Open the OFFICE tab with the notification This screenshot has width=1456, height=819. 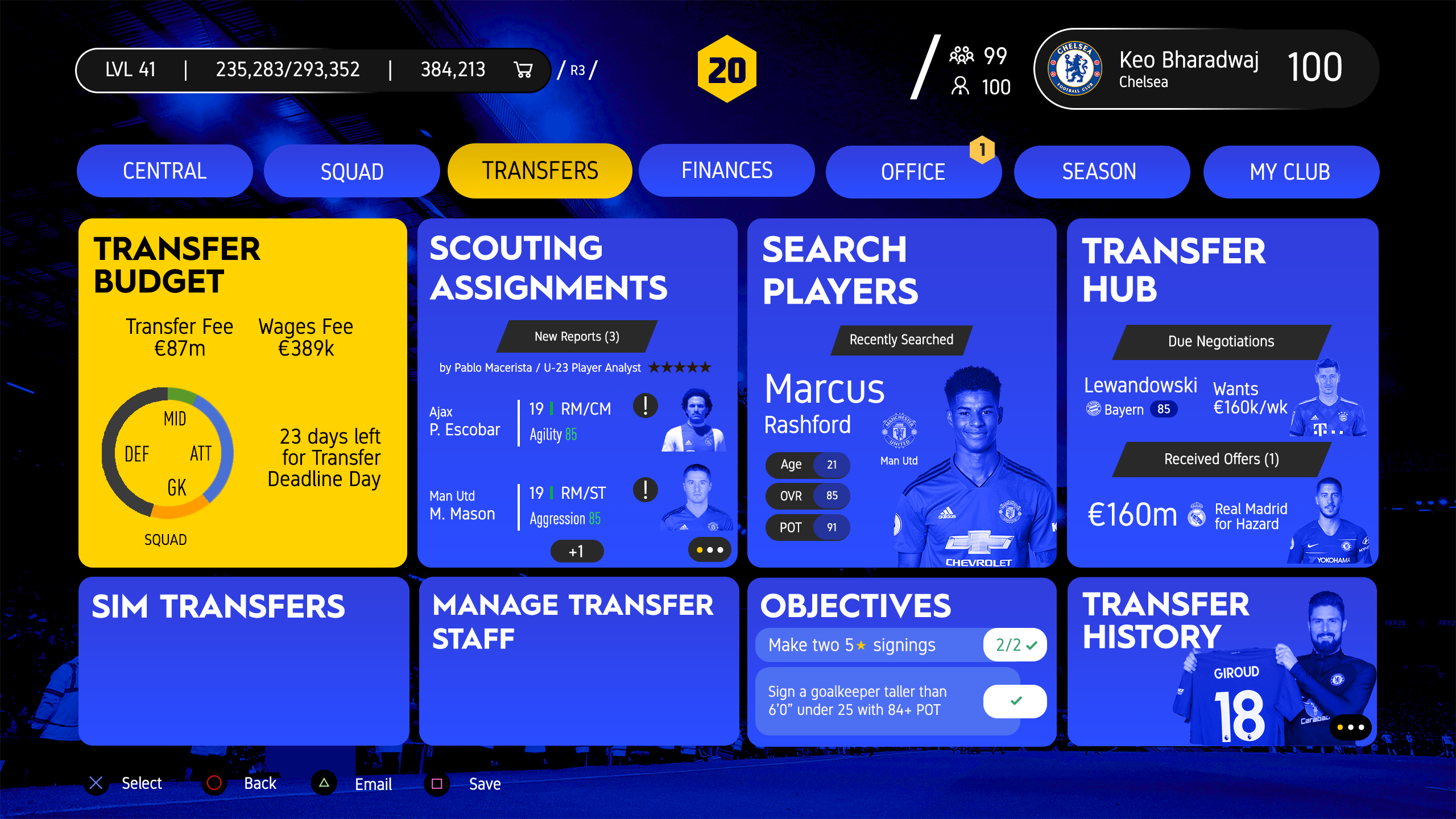(912, 171)
